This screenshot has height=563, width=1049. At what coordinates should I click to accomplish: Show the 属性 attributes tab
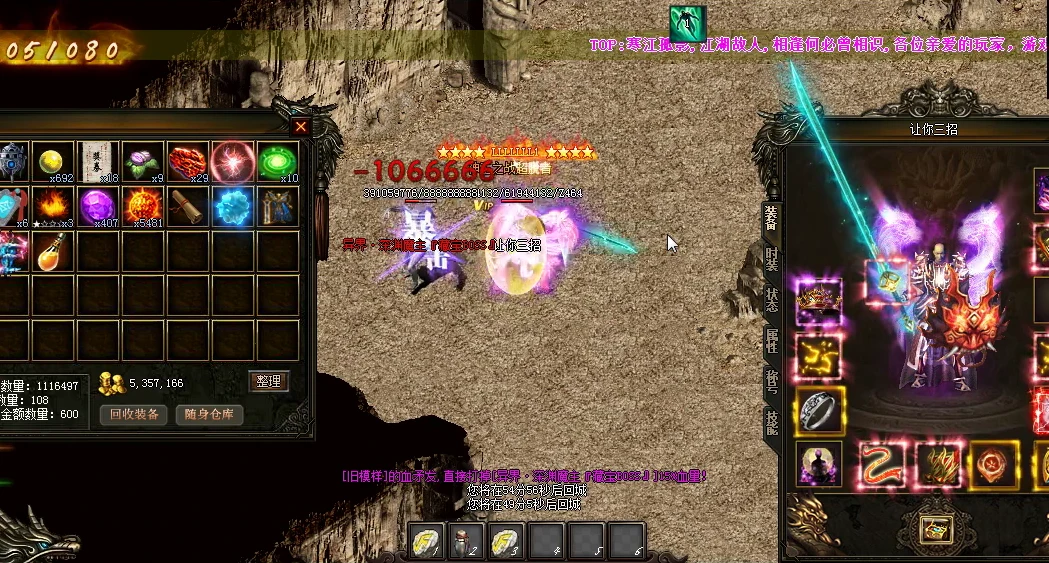771,339
